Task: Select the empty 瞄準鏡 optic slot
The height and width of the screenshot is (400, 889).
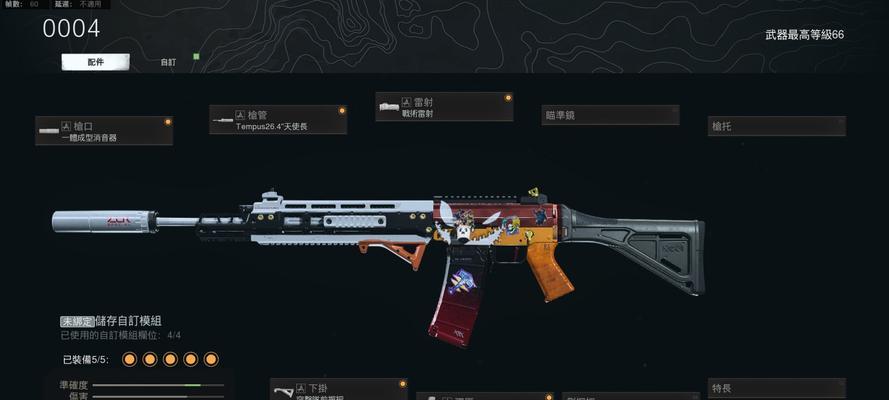Action: click(x=610, y=115)
